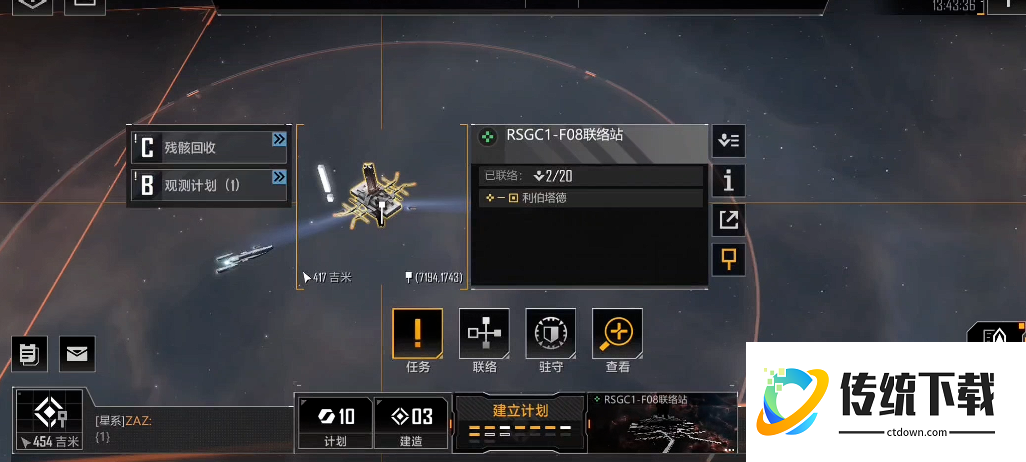Click the 利伯塔德 row in station panel

click(590, 198)
